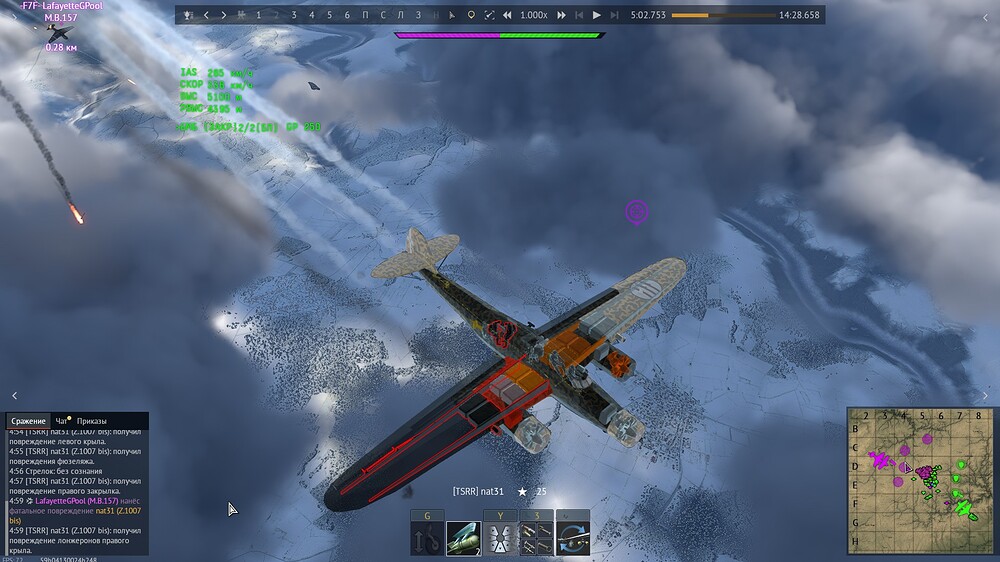Choose the С camera mode

pos(383,15)
